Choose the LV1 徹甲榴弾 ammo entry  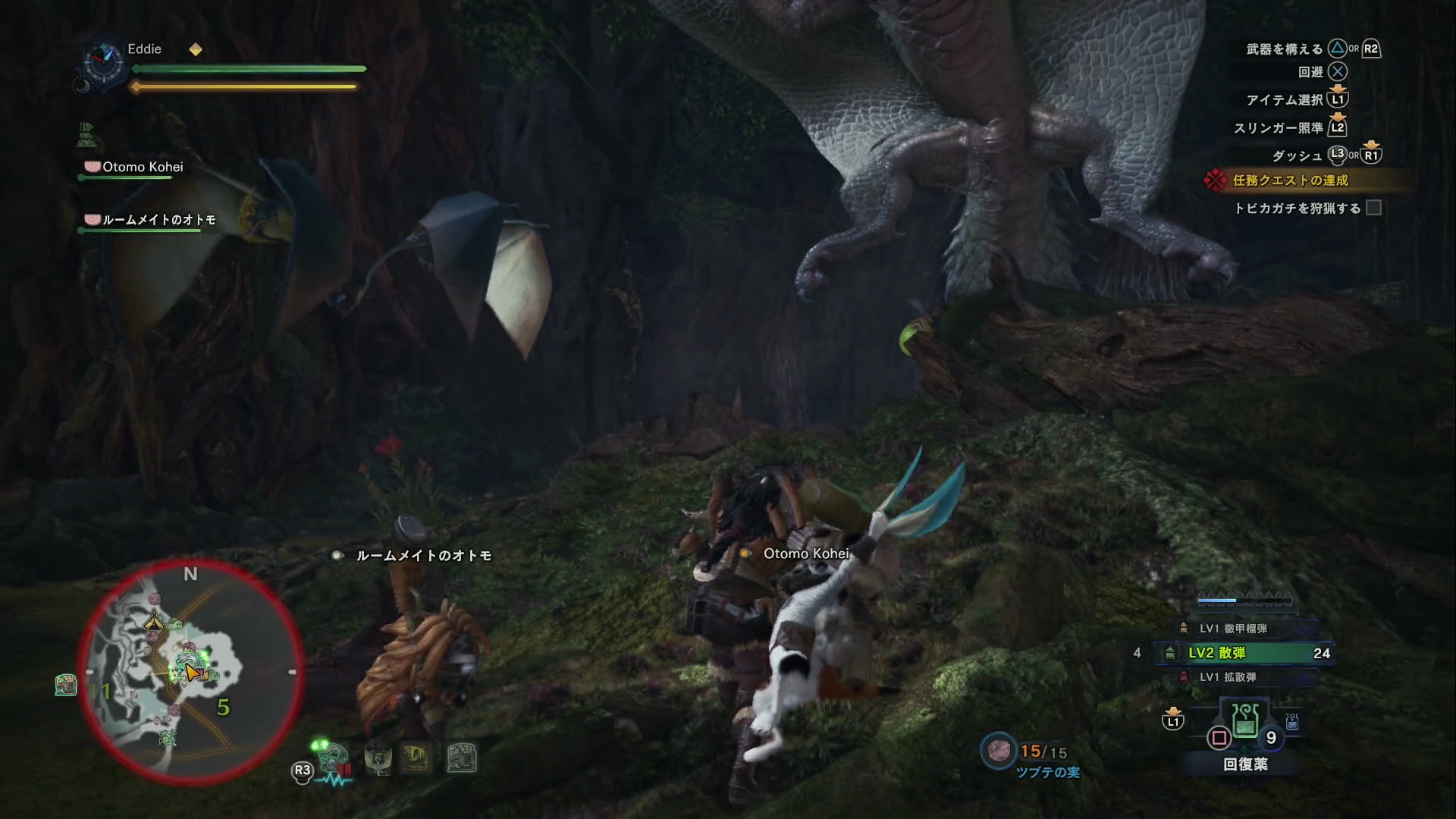(x=1232, y=629)
